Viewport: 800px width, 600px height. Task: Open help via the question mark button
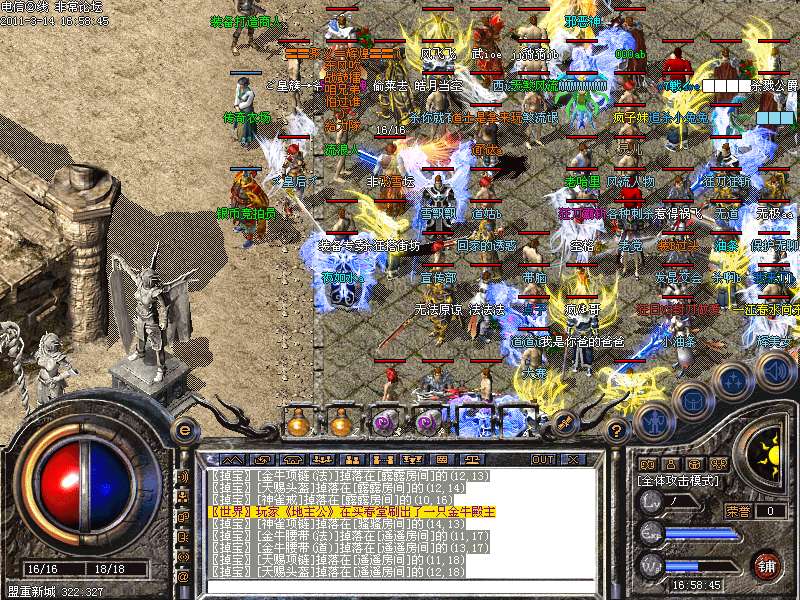pyautogui.click(x=618, y=429)
